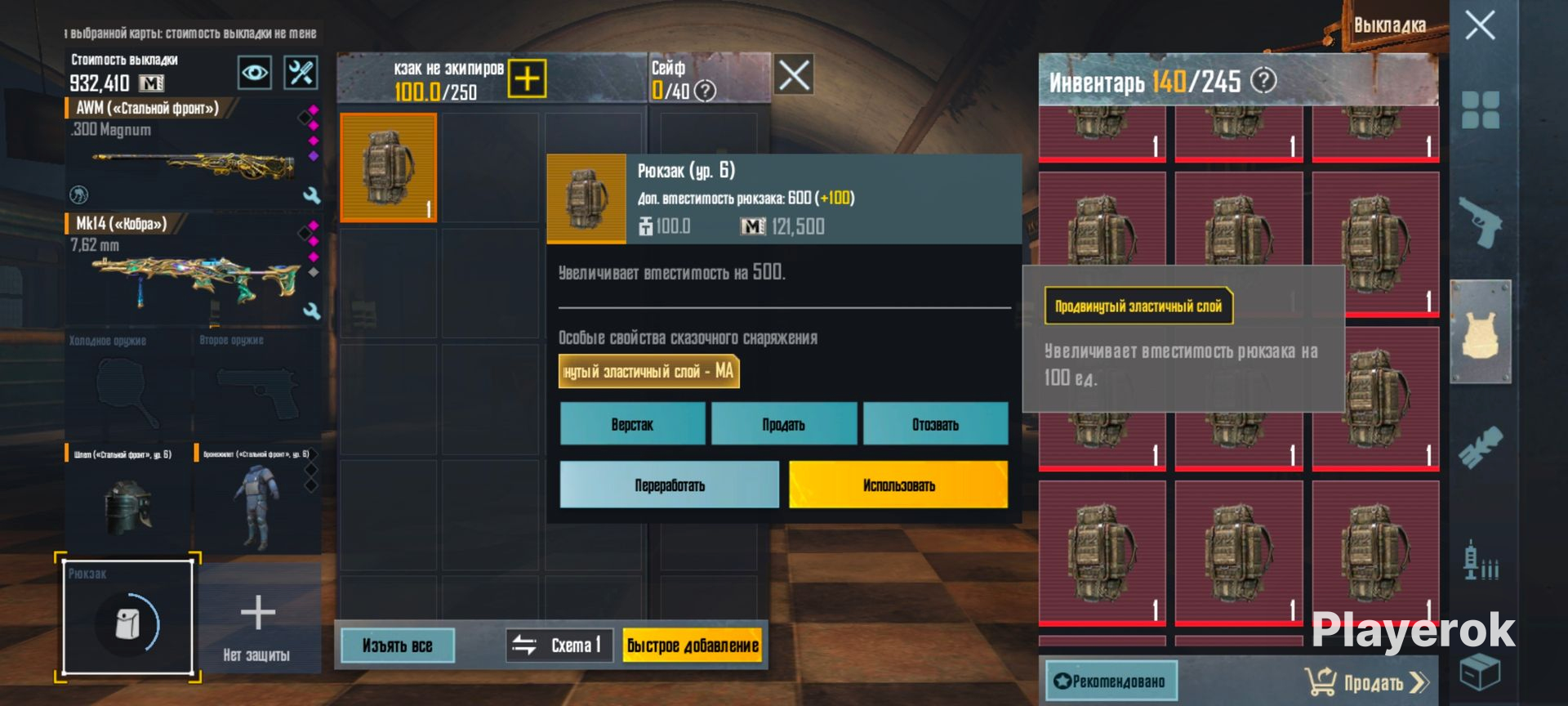Close the loadout screen

click(x=1480, y=25)
